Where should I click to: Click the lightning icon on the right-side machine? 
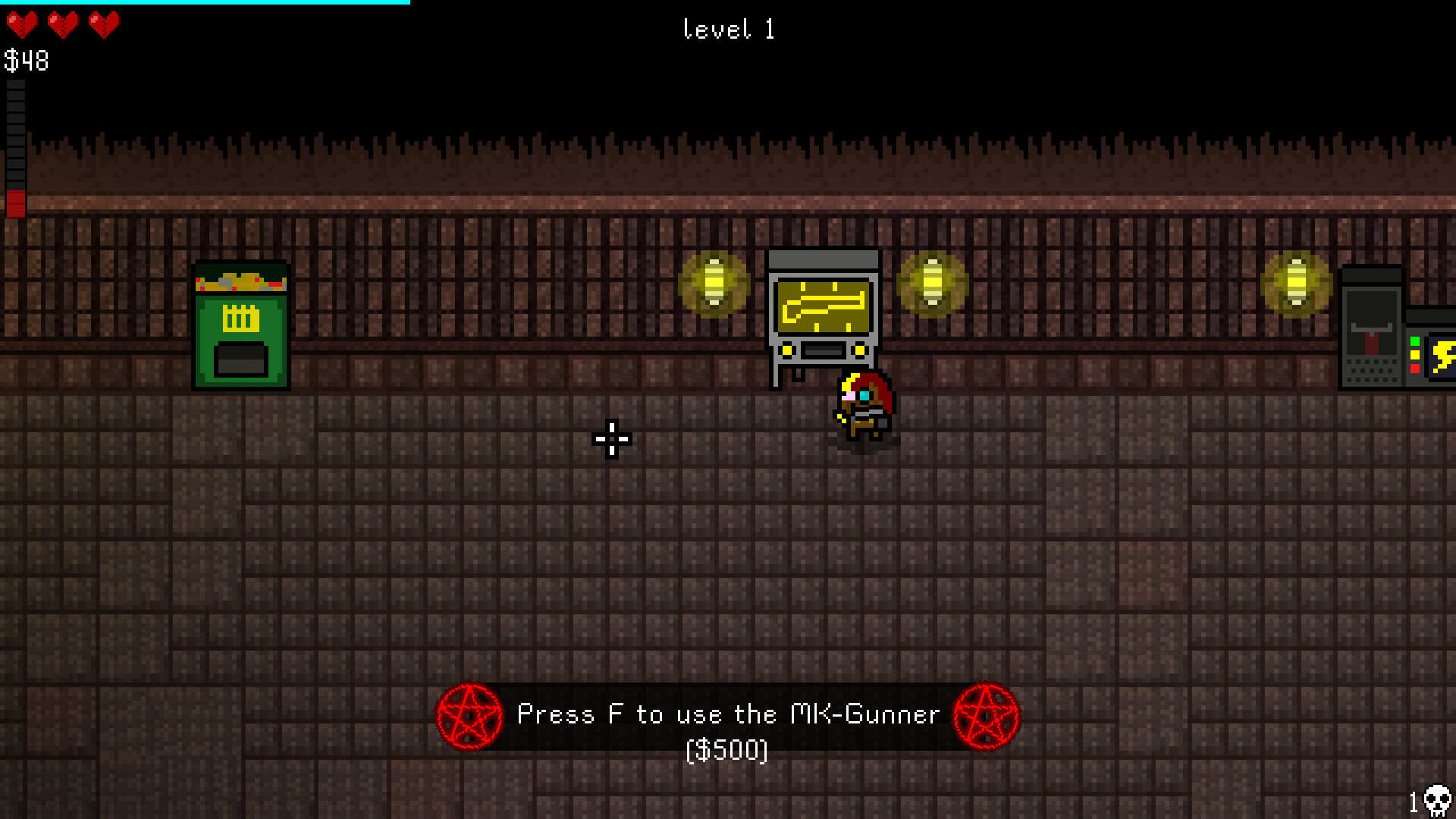point(1445,356)
